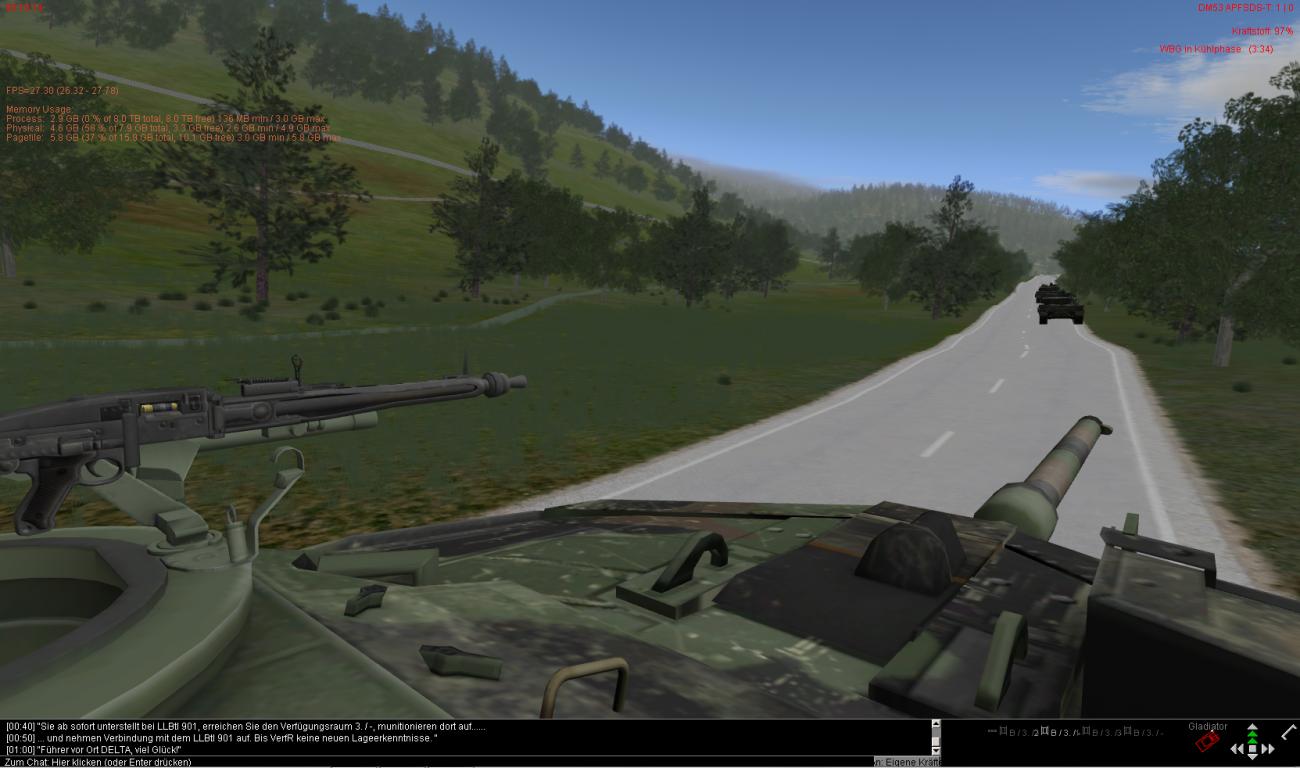Image resolution: width=1300 pixels, height=768 pixels.
Task: Steer left with the double-left arrows
Action: click(x=1237, y=748)
